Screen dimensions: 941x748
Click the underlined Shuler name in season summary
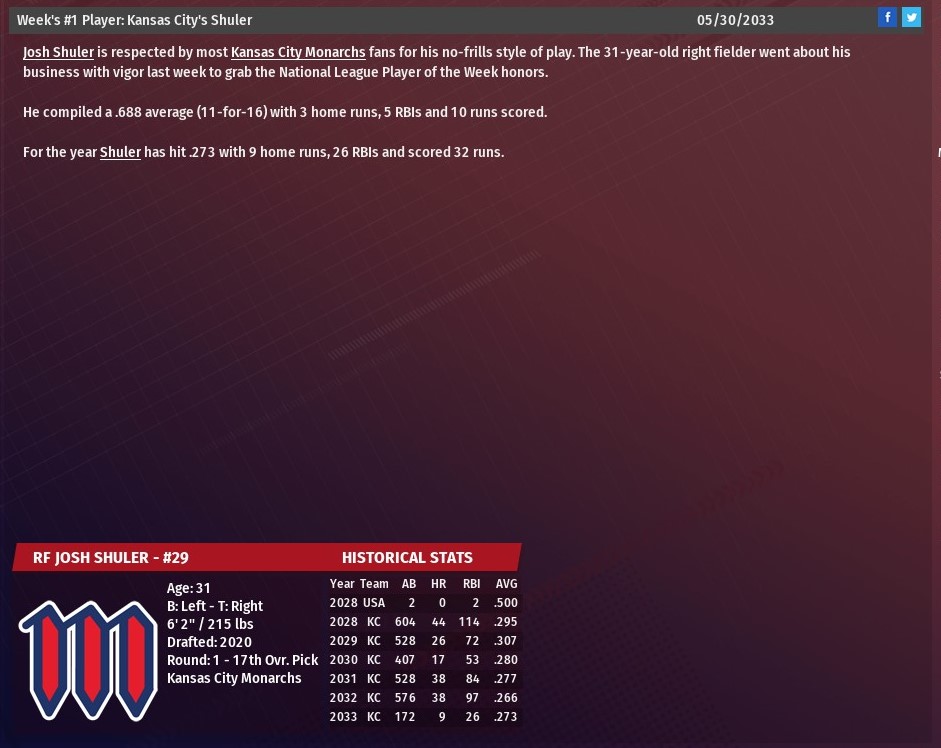click(x=120, y=152)
